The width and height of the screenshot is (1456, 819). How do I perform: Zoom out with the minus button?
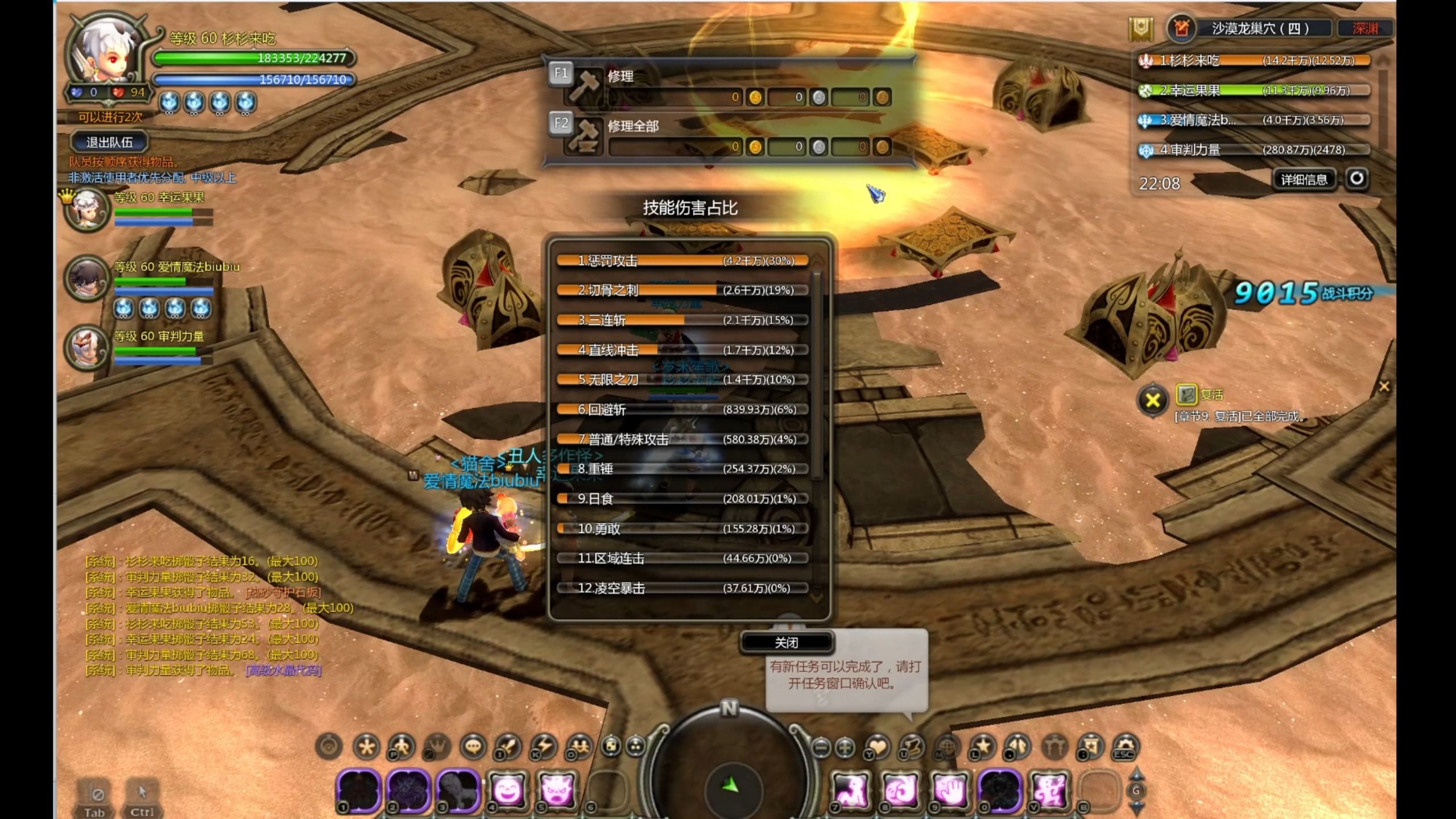821,747
